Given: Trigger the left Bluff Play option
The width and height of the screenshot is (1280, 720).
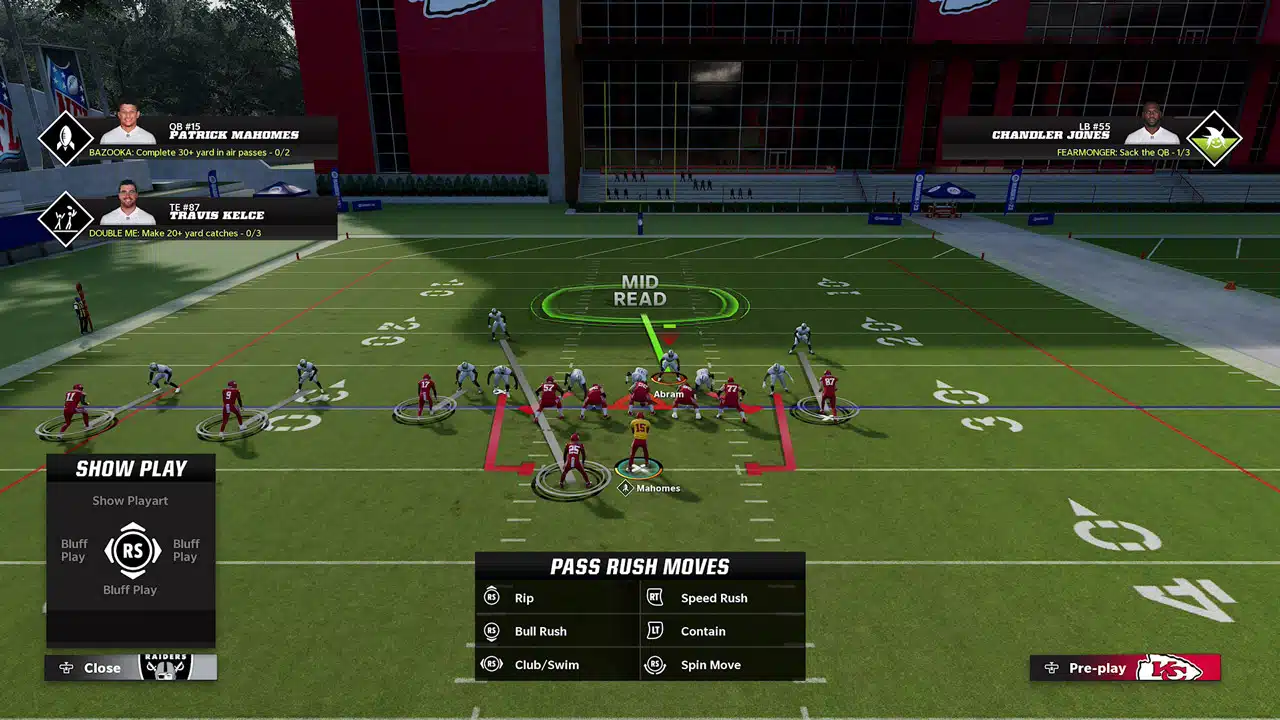Looking at the screenshot, I should [x=72, y=550].
